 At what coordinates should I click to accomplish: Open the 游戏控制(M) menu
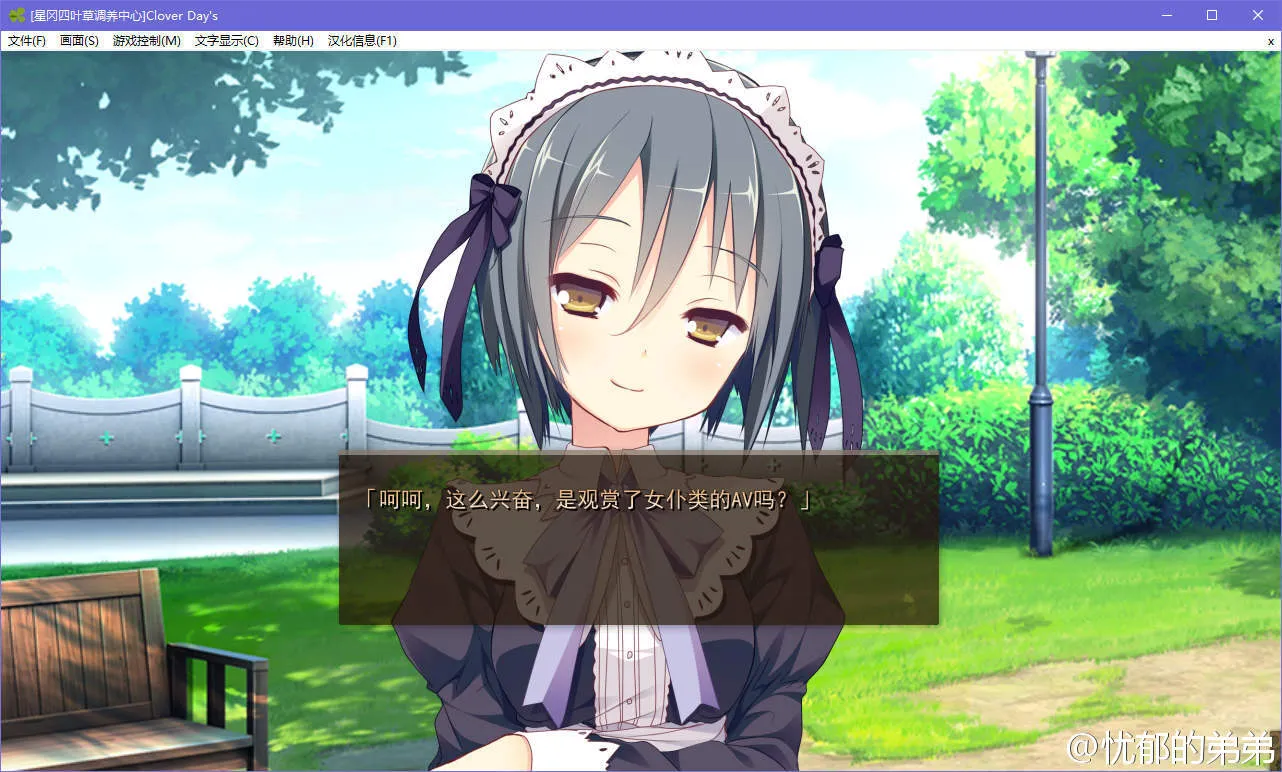[x=147, y=41]
